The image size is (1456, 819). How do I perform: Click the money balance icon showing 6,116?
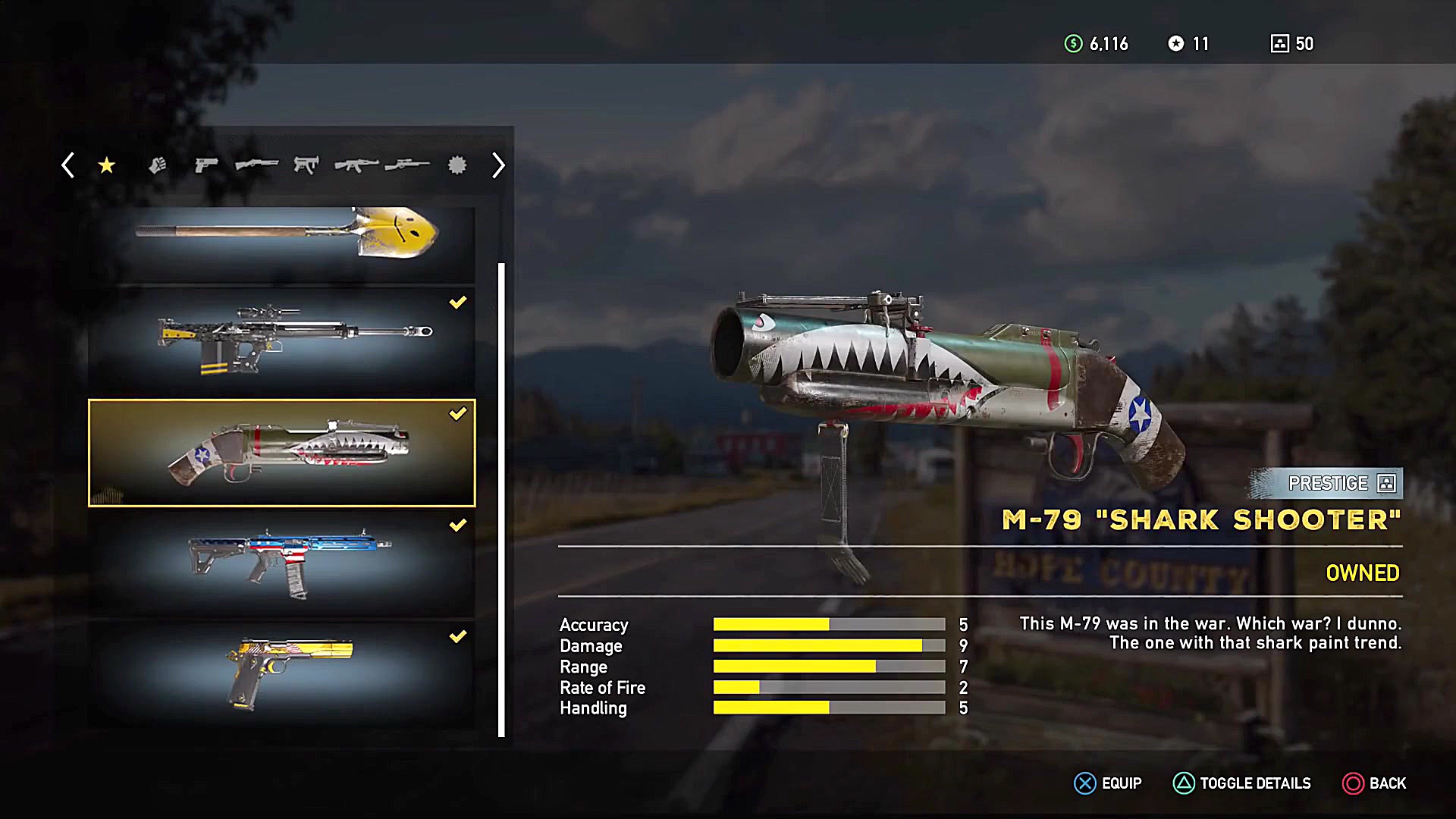1072,44
